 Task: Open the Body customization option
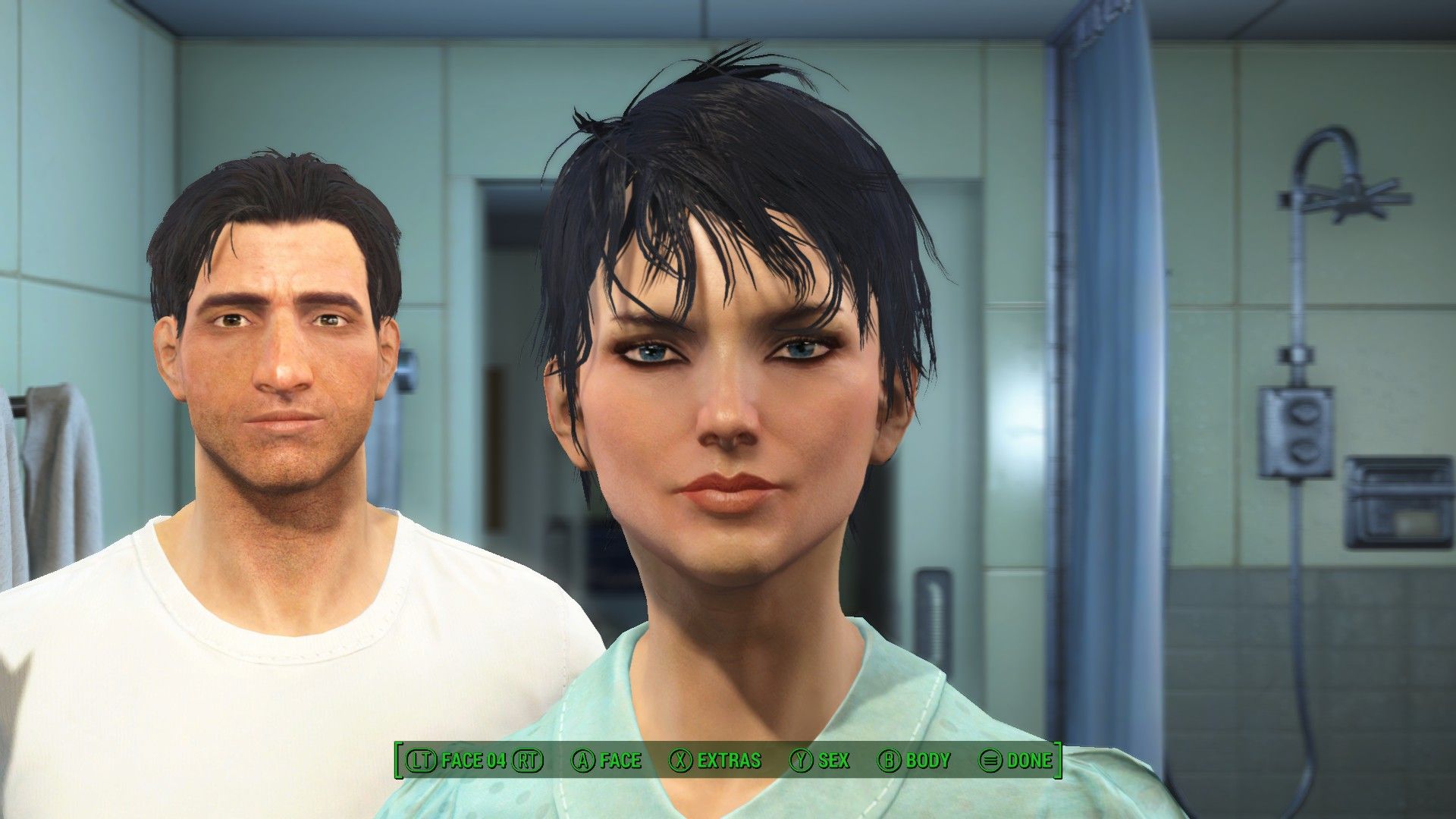914,761
